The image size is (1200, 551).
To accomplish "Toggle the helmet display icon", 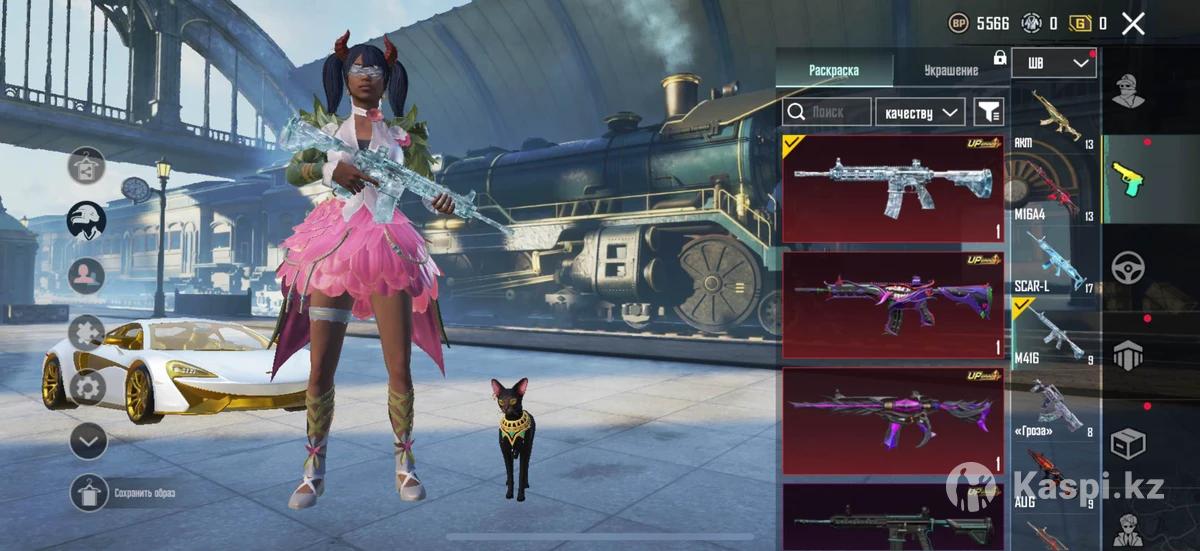I will (87, 219).
